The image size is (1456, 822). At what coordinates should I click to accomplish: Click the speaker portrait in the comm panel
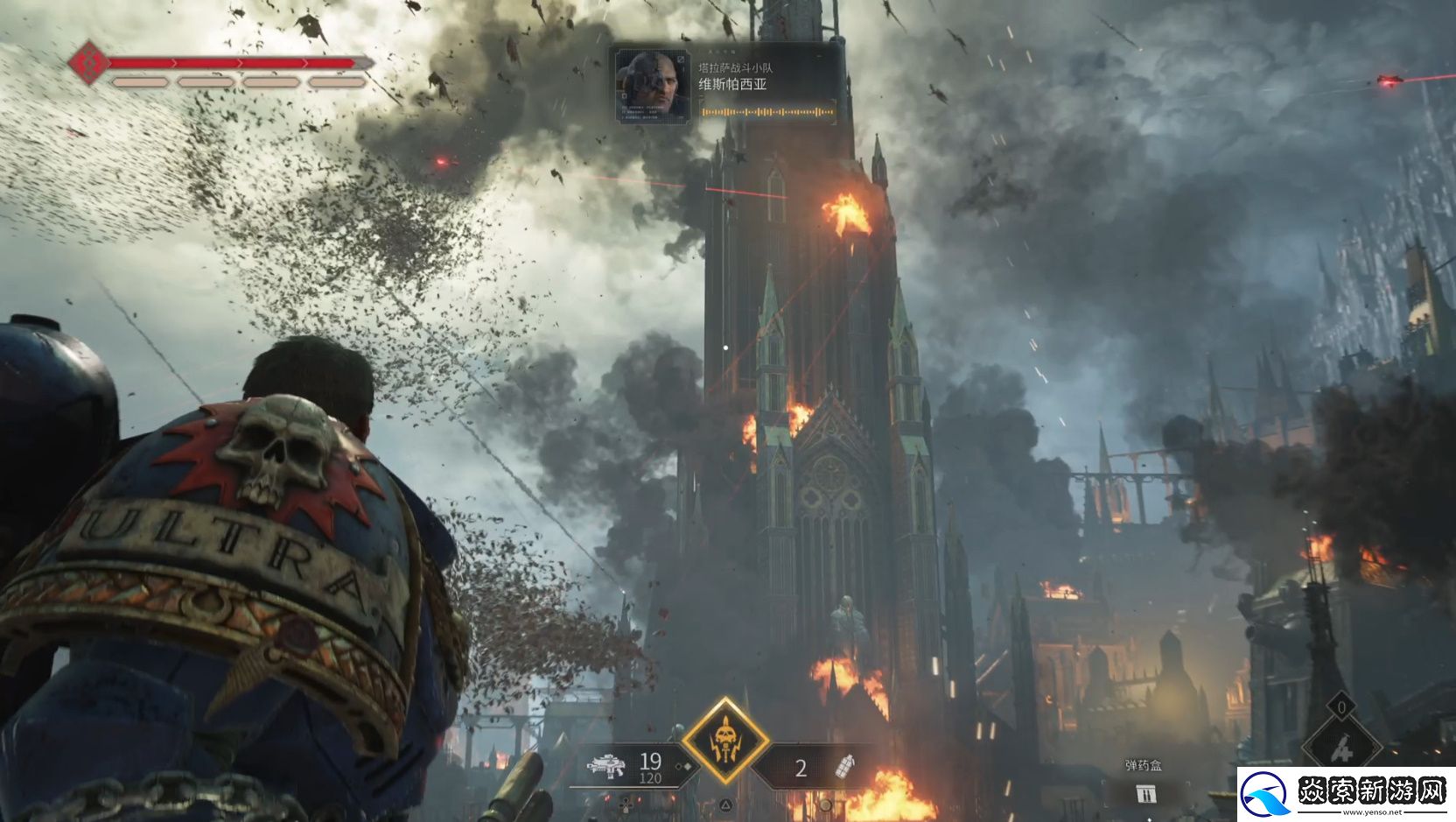(653, 86)
